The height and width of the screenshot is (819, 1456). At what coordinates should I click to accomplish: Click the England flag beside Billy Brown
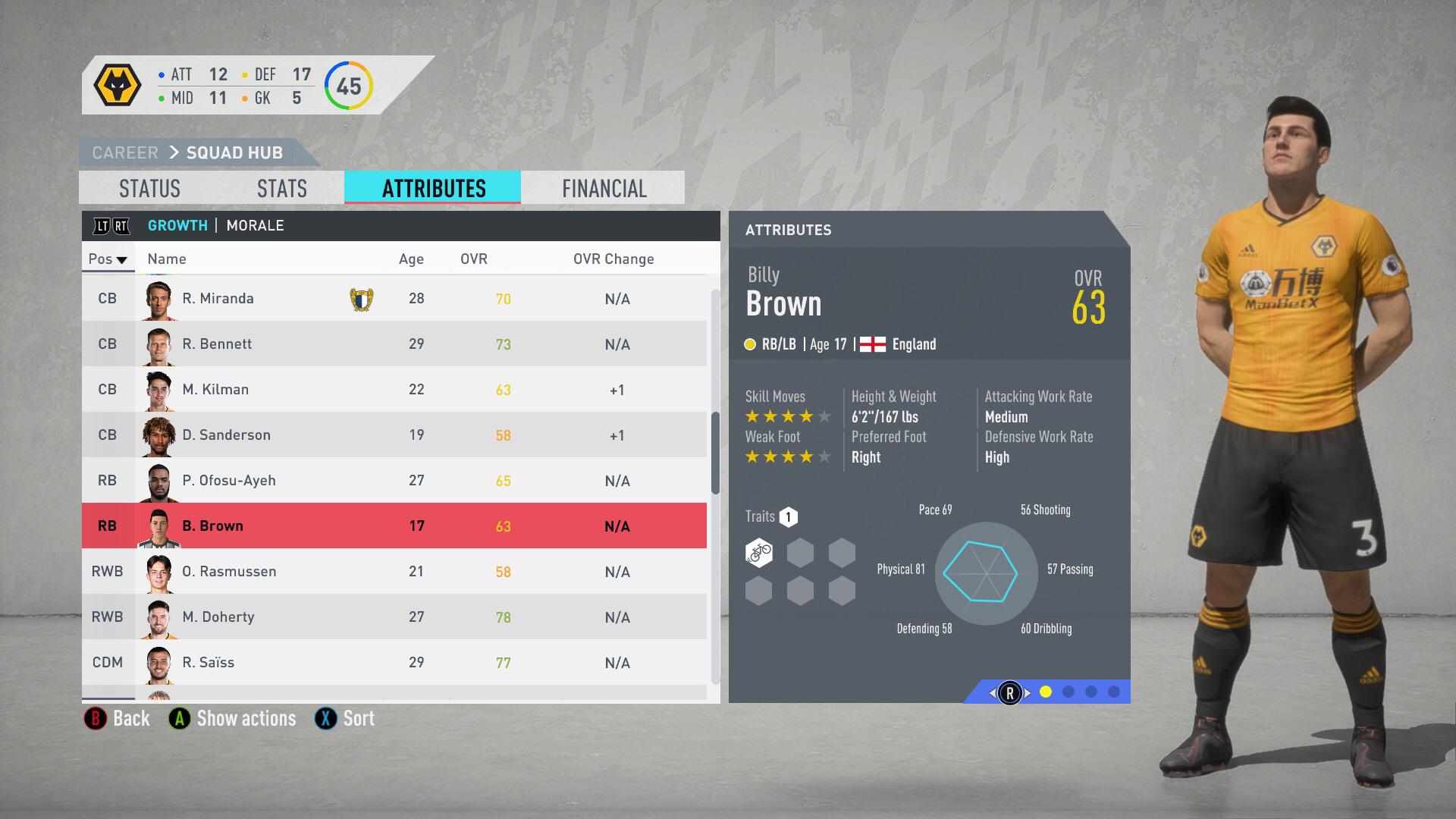872,344
